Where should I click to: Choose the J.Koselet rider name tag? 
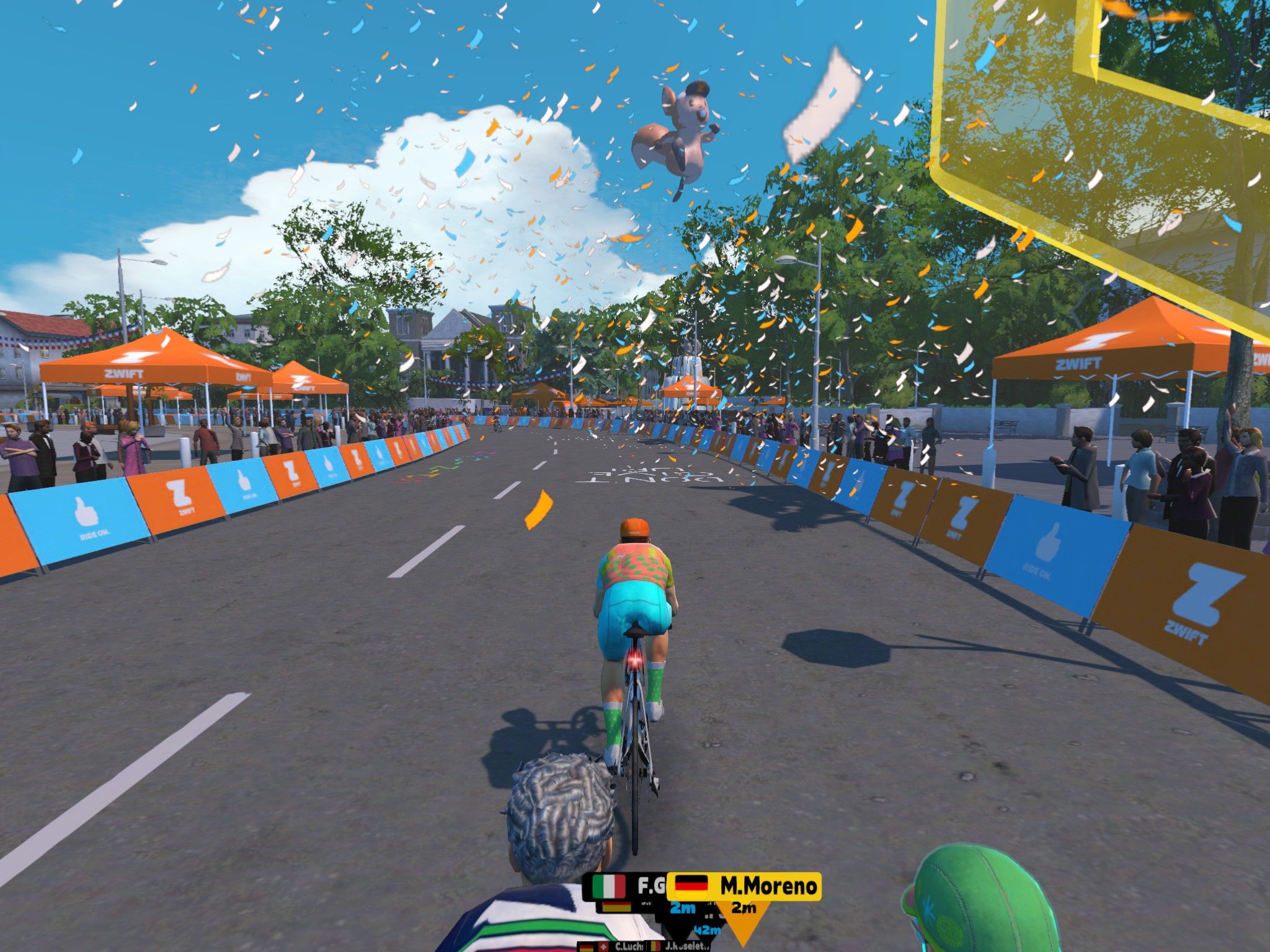pos(680,946)
